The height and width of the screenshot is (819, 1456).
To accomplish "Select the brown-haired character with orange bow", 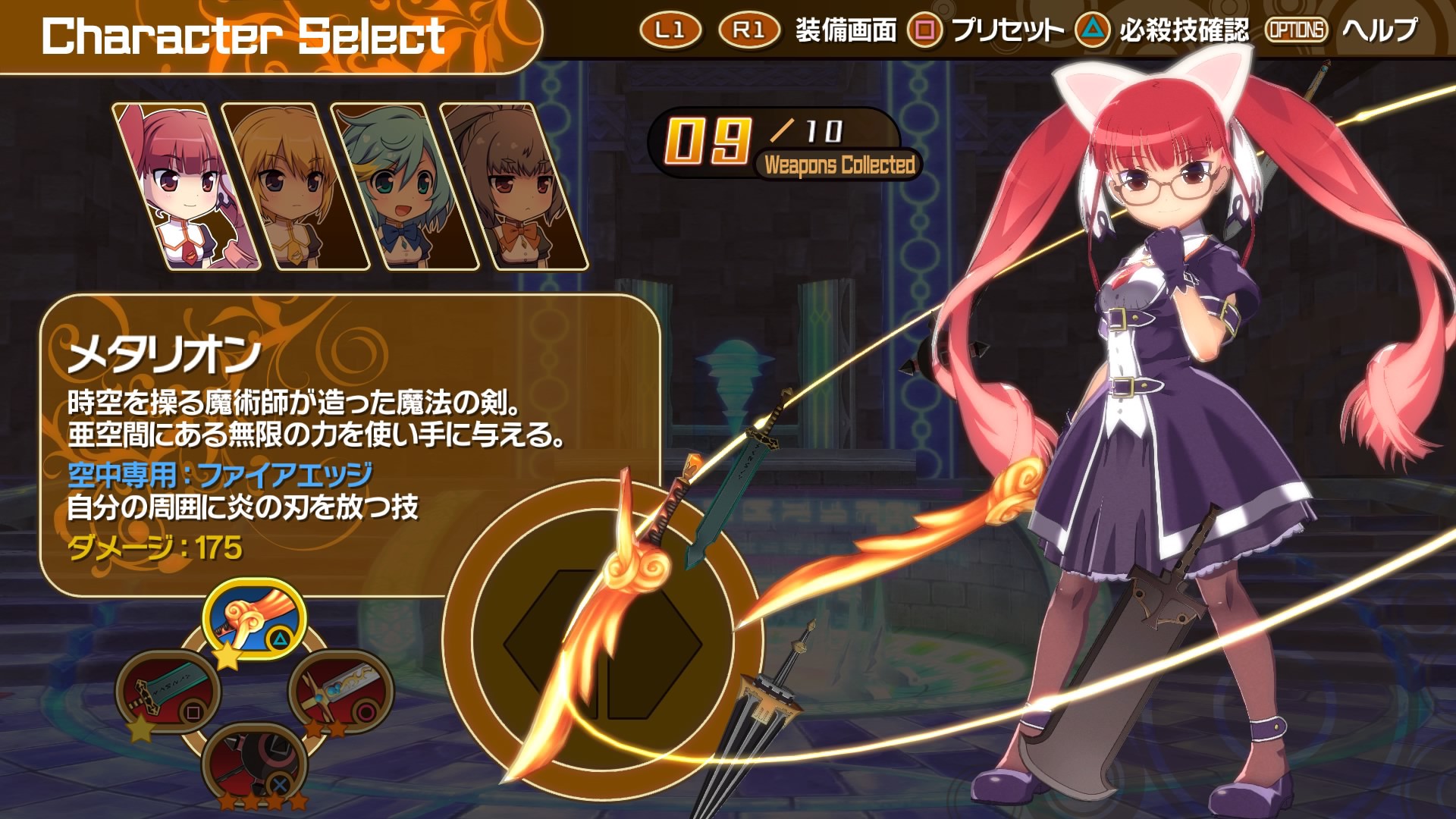I will pyautogui.click(x=513, y=187).
